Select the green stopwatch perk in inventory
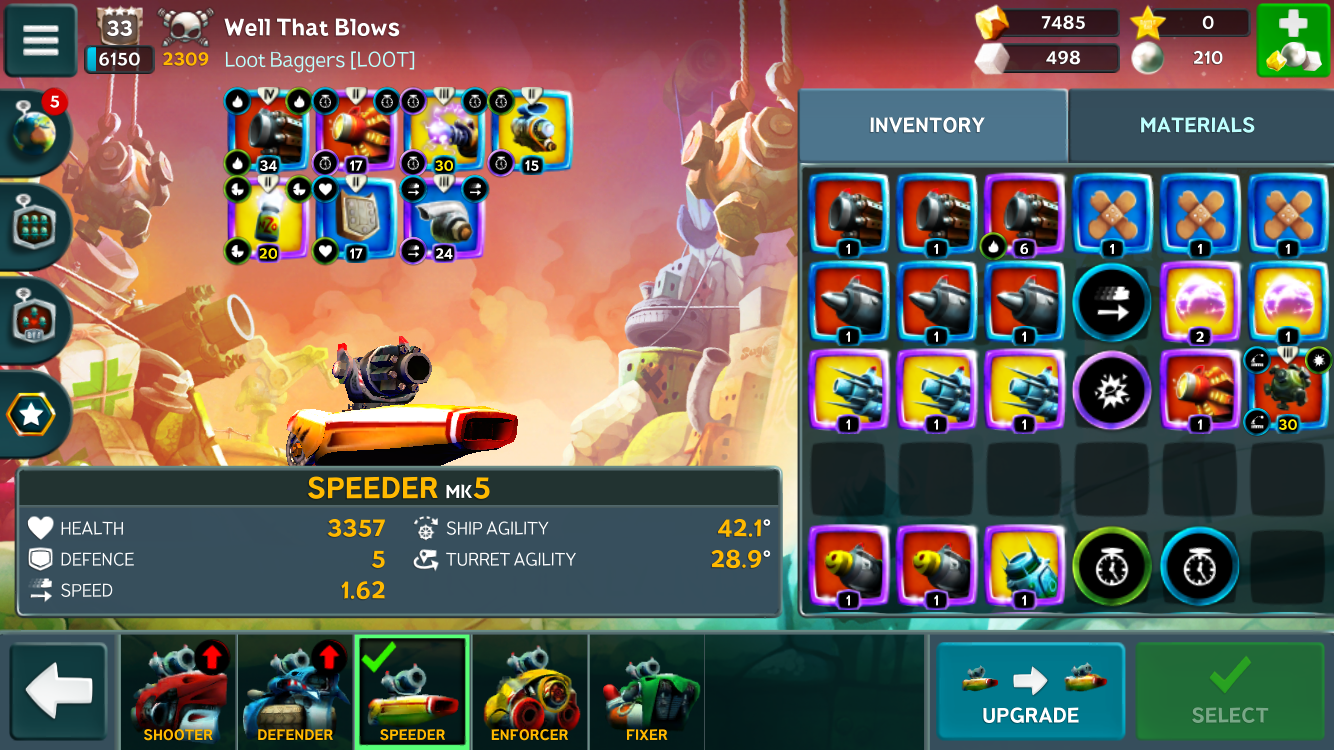 pyautogui.click(x=1110, y=567)
